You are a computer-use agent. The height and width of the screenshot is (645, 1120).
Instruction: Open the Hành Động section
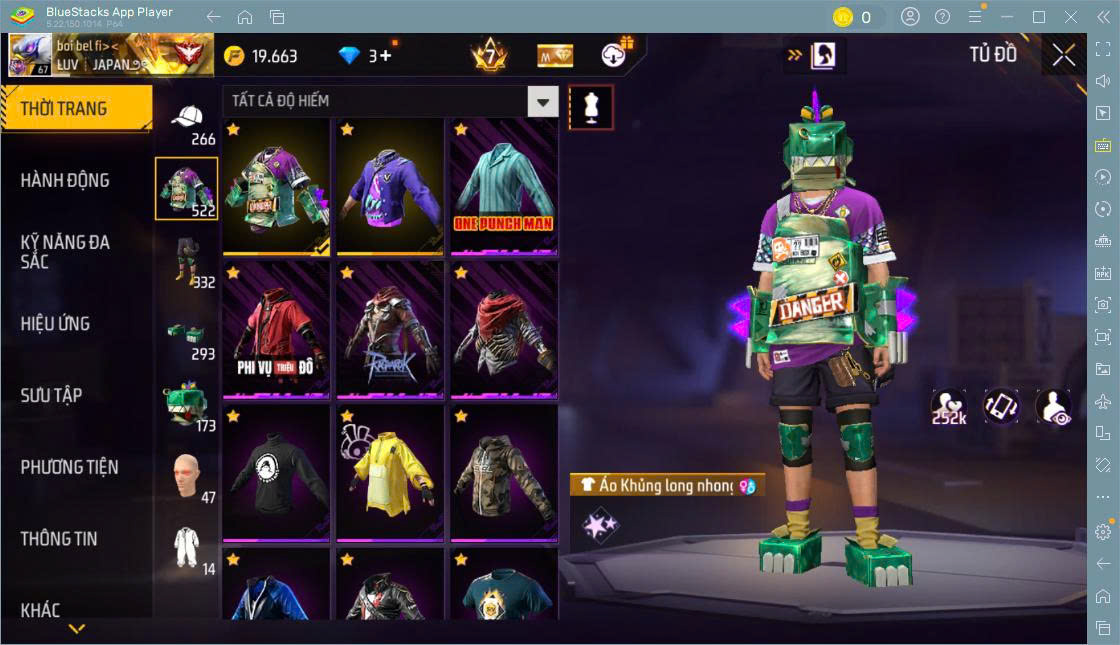point(66,180)
